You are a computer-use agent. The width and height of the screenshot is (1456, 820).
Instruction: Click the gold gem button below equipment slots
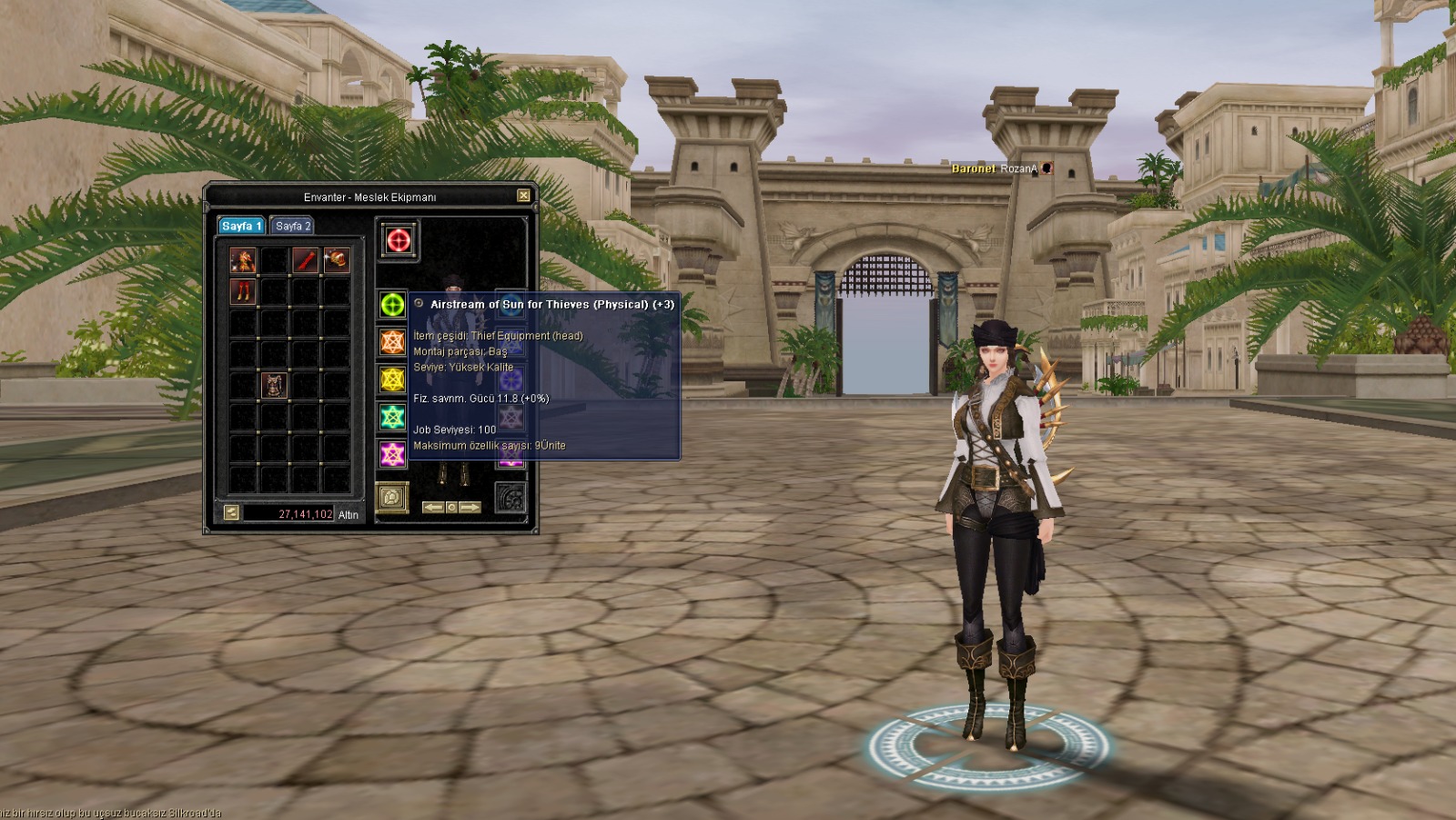tap(392, 498)
